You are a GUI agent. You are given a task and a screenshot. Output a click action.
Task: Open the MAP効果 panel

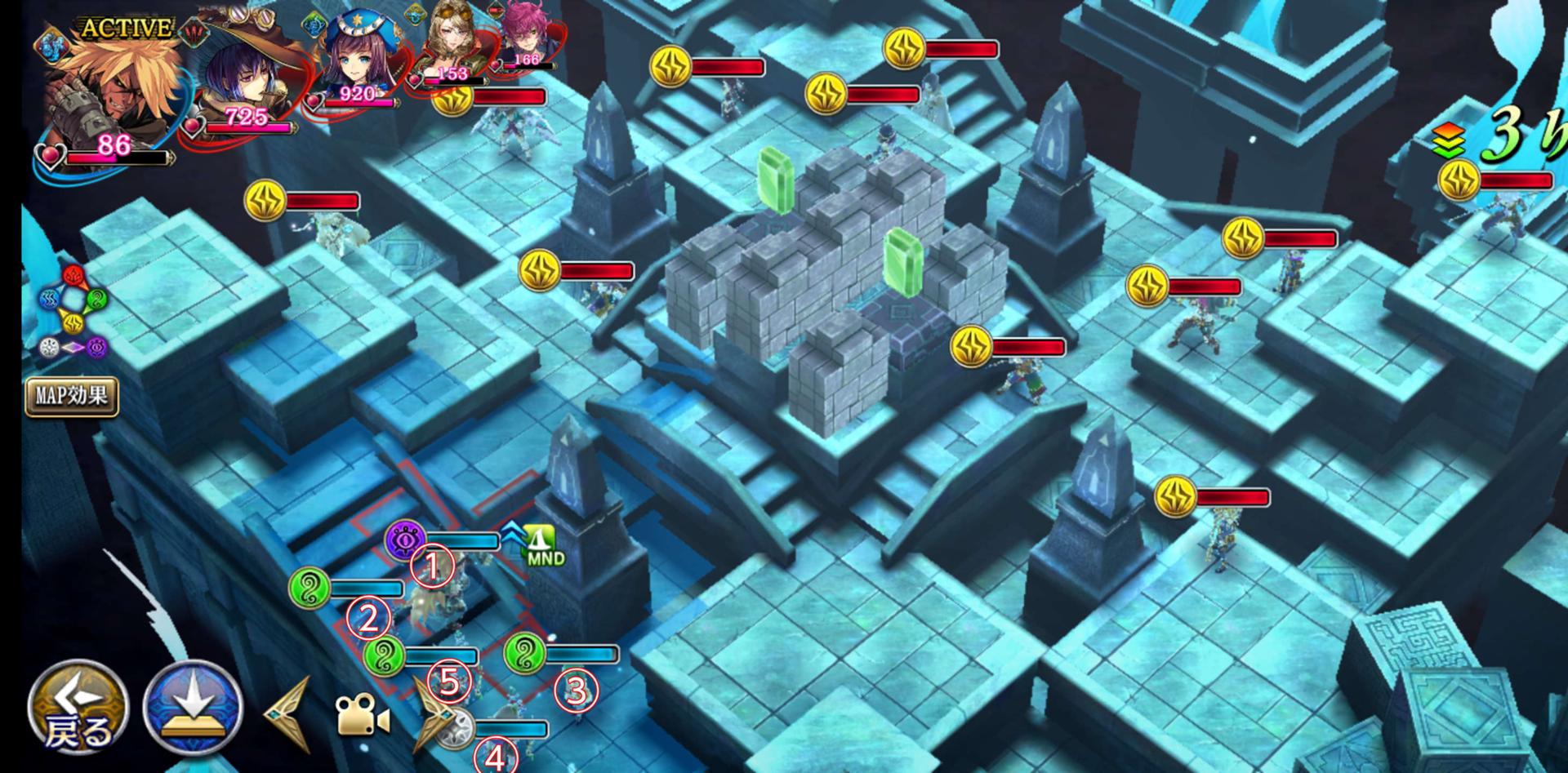[72, 397]
